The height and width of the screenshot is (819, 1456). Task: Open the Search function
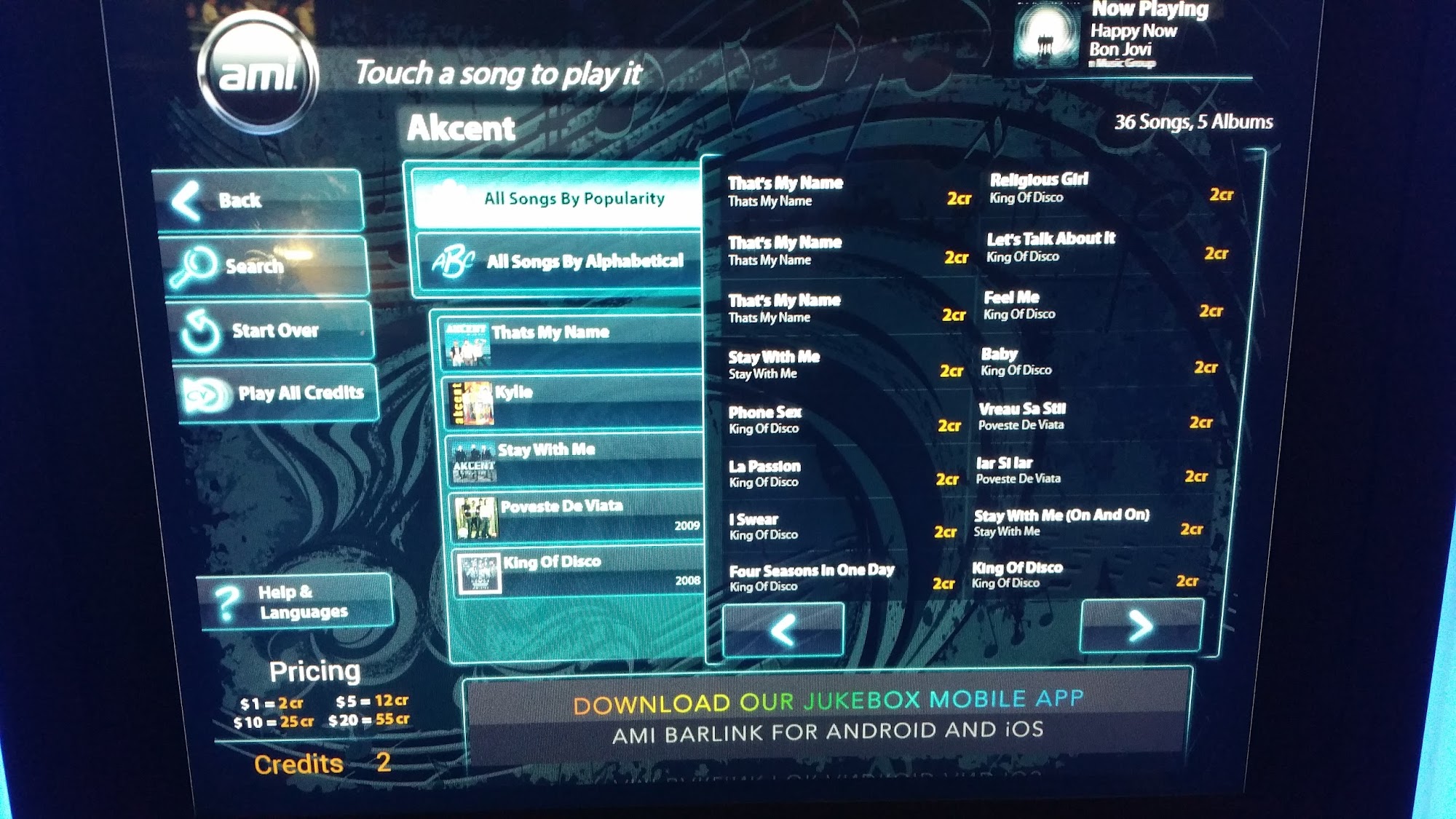coord(266,266)
